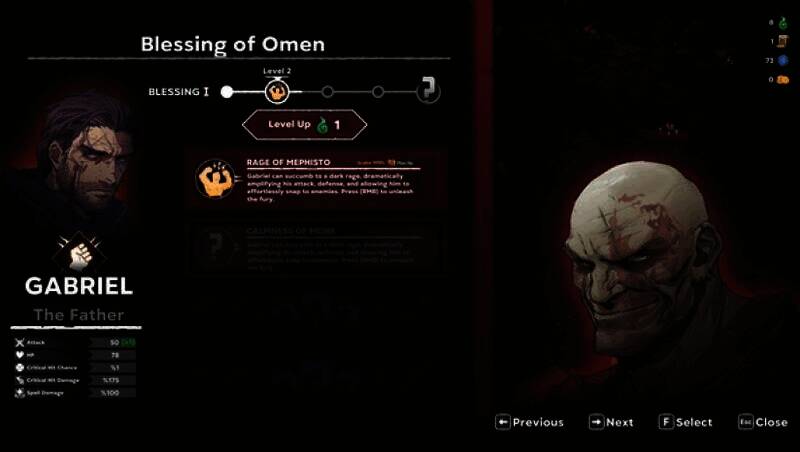Screen dimensions: 800x452
Task: Select the Rage of Mephisto skill entry
Action: click(317, 178)
